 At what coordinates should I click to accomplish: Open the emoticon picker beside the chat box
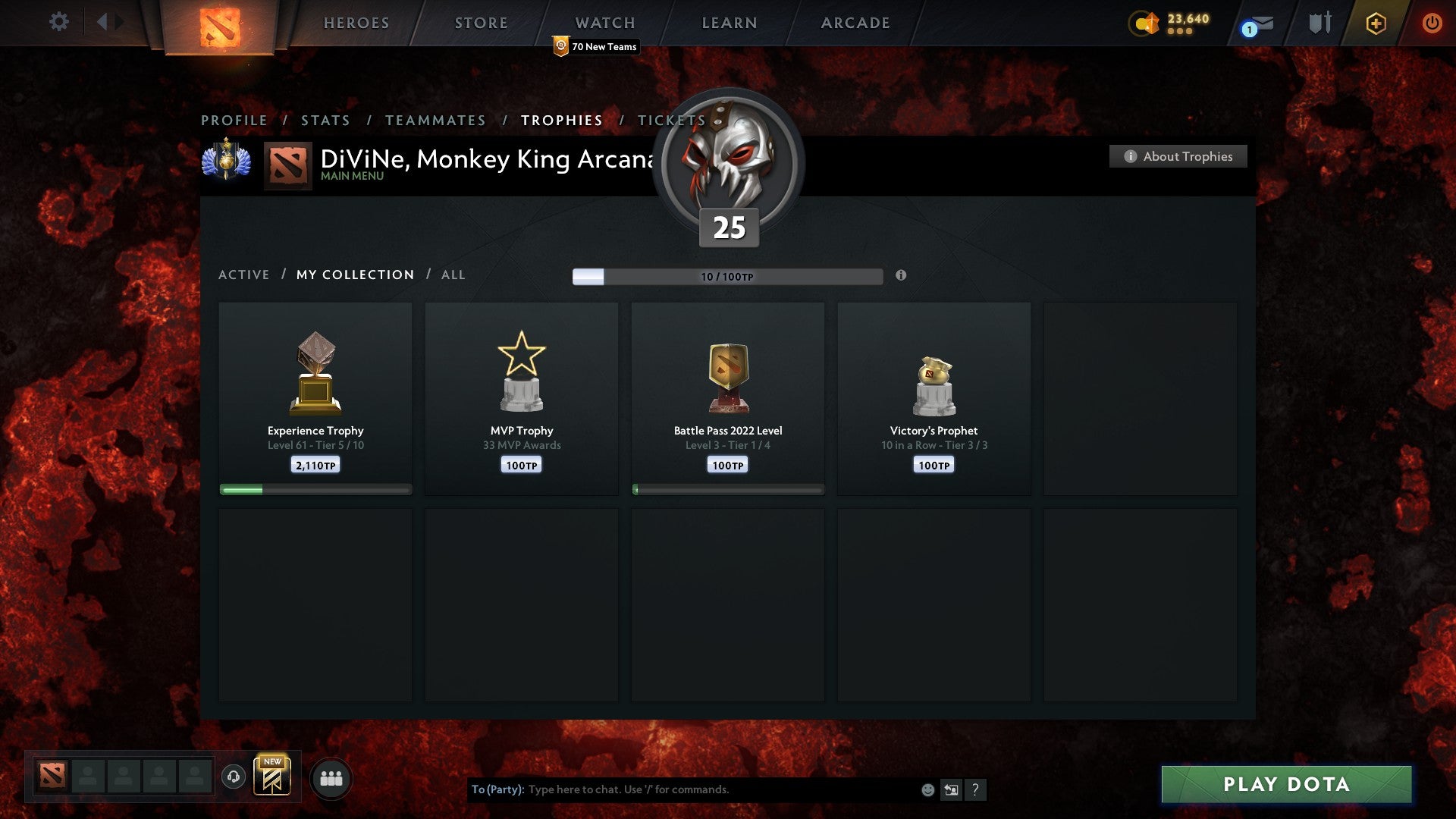[927, 789]
